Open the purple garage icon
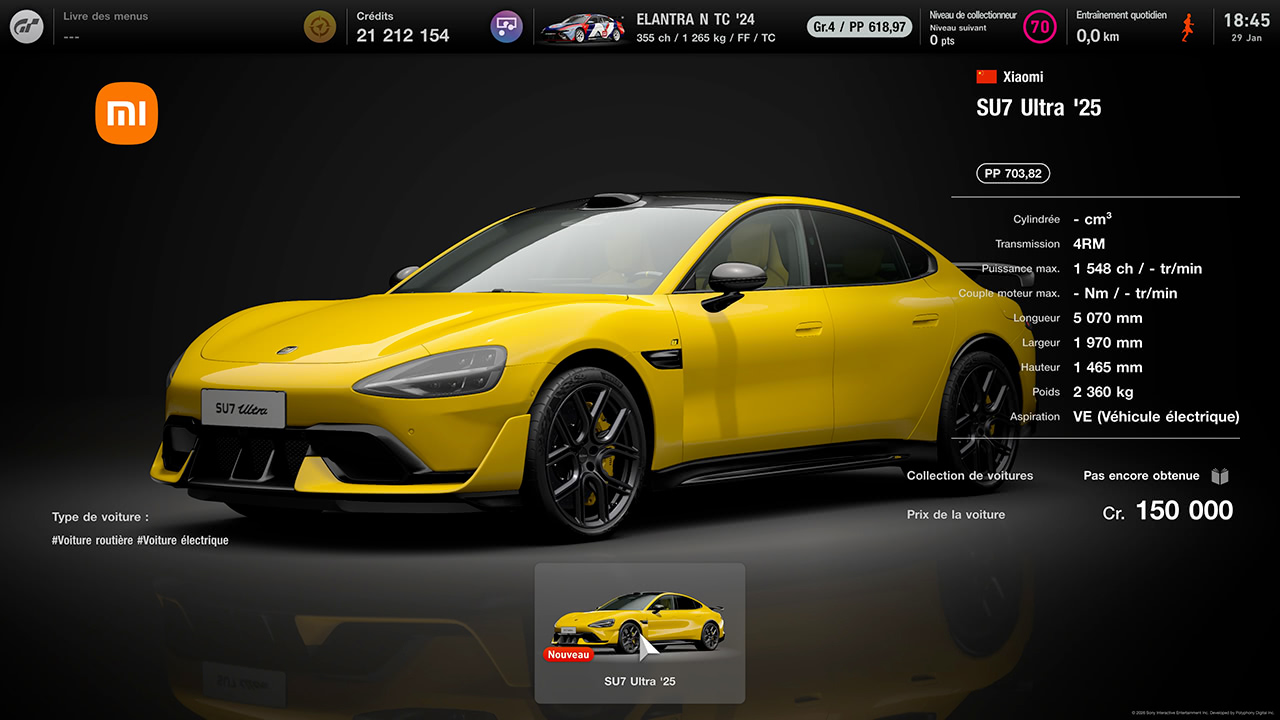The height and width of the screenshot is (720, 1280). point(507,27)
